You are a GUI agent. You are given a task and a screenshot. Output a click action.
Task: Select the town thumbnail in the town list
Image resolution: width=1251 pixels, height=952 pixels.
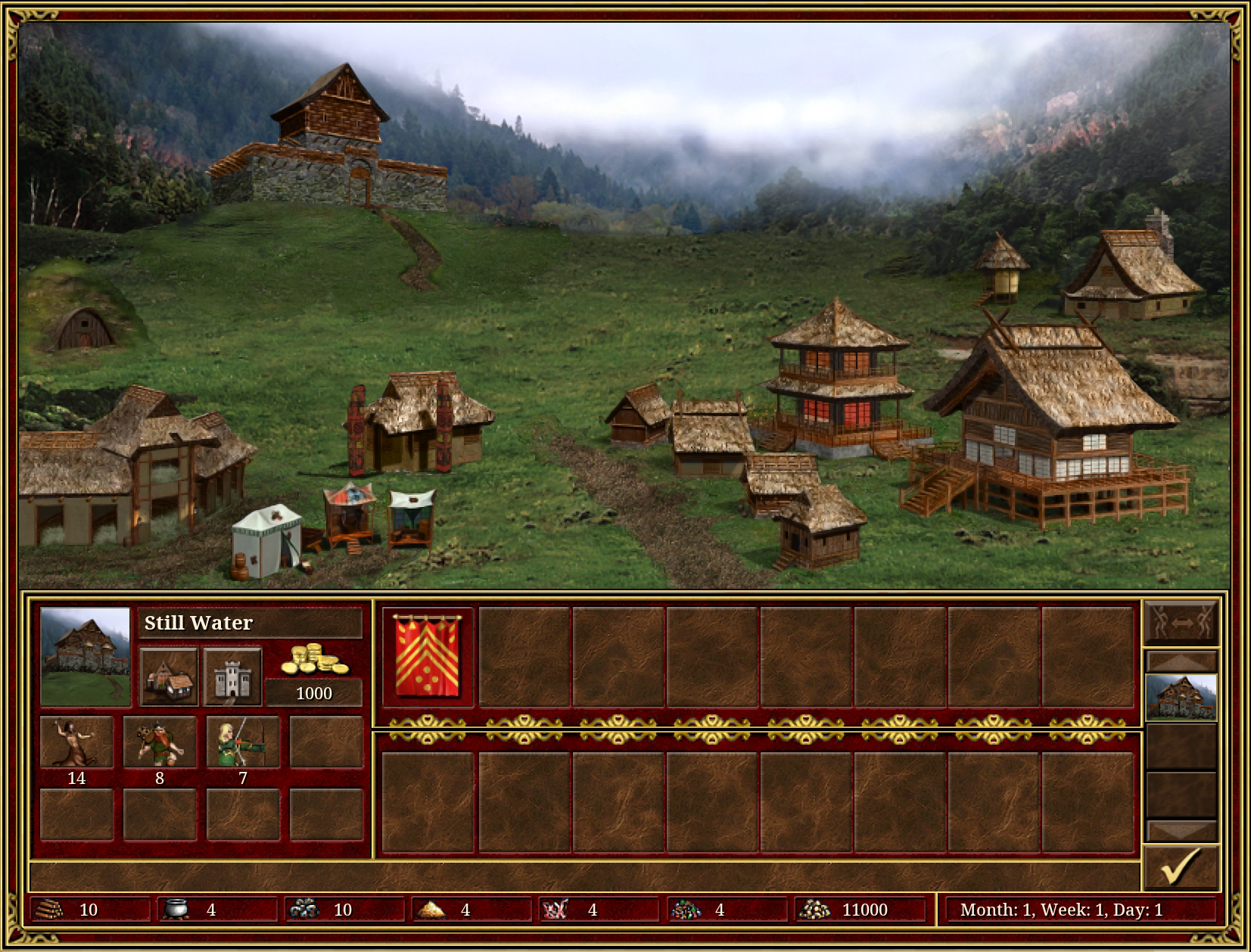coord(1181,697)
